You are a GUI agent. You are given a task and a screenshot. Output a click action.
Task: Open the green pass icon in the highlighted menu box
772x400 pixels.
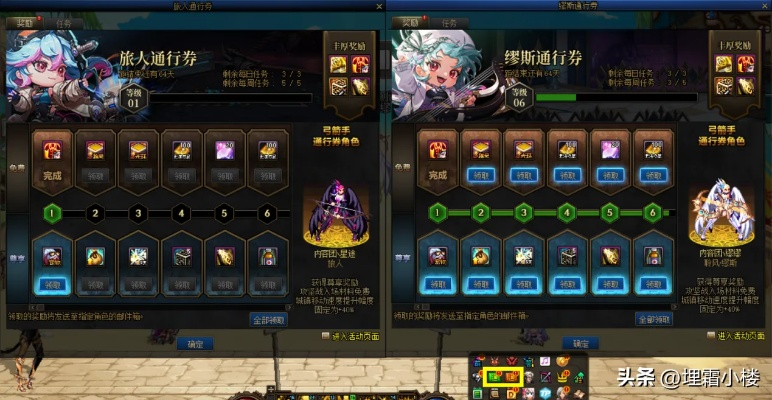click(494, 377)
